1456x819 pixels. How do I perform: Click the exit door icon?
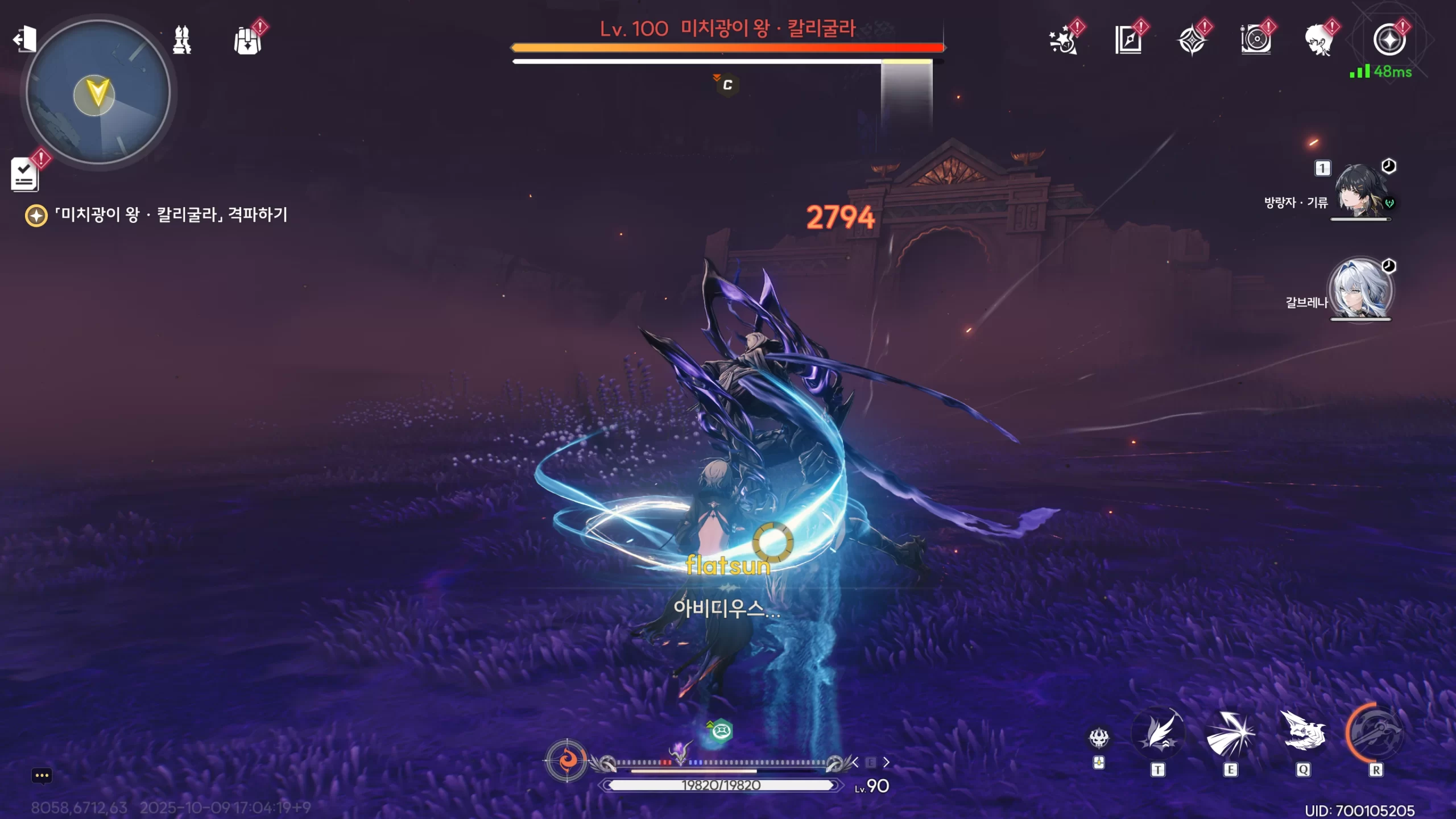click(x=24, y=39)
